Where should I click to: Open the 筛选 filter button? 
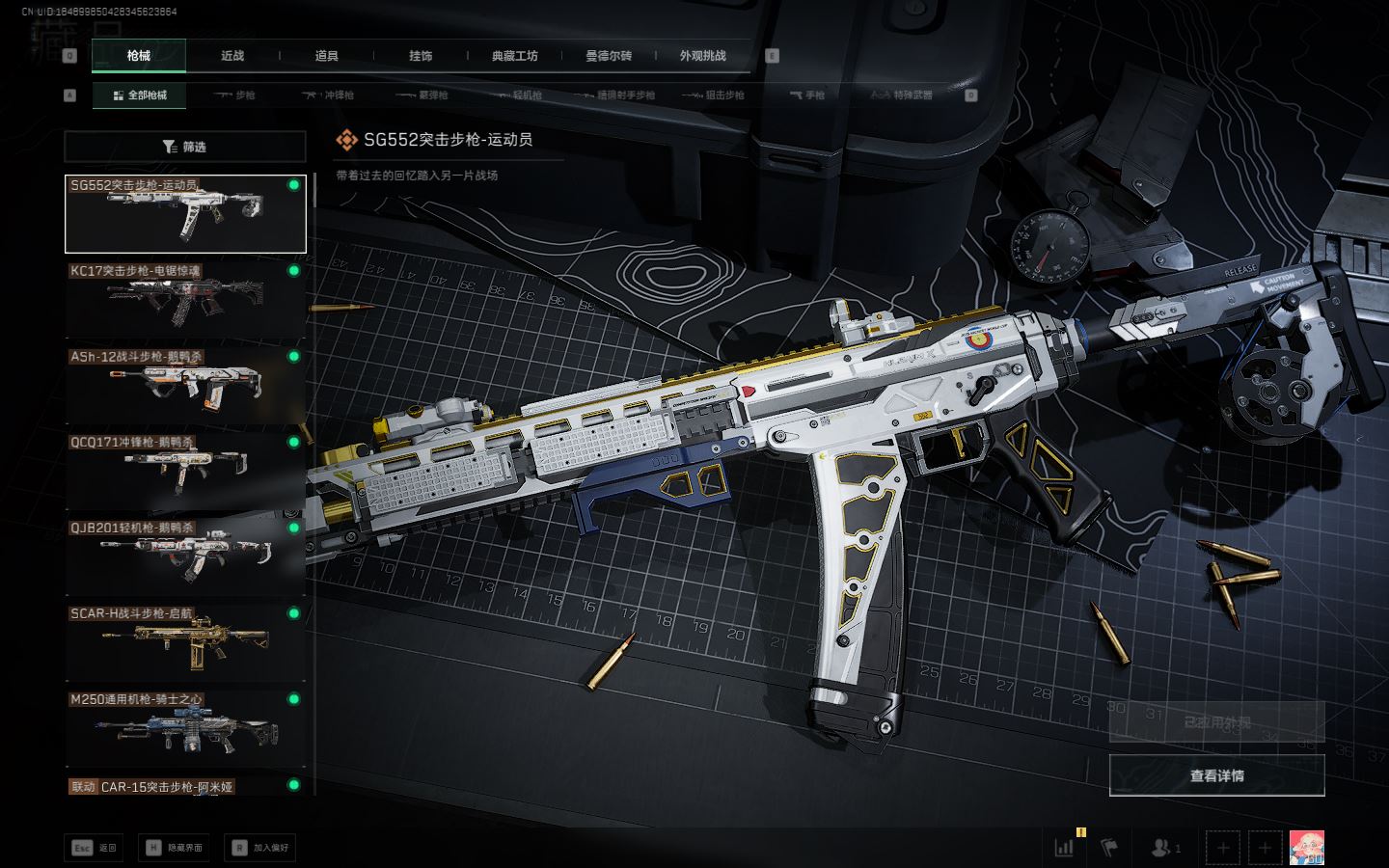point(185,147)
